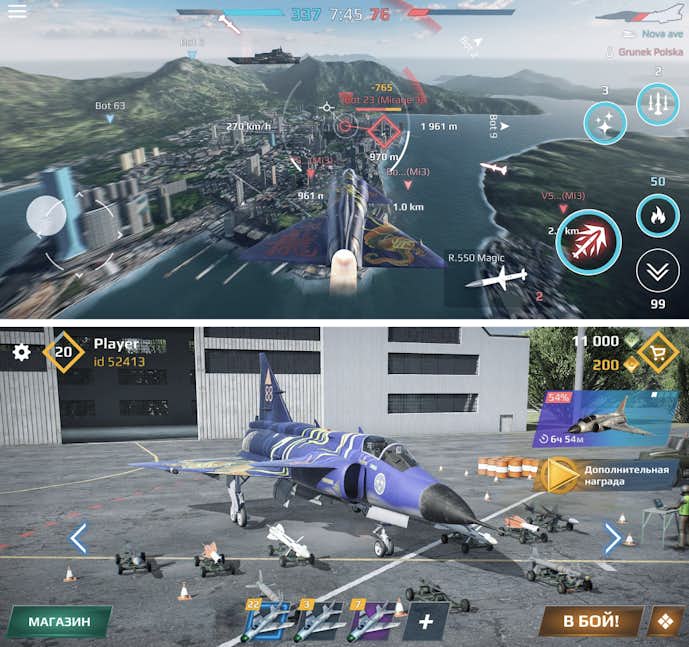Open the hamburger menu in battle

(x=17, y=12)
